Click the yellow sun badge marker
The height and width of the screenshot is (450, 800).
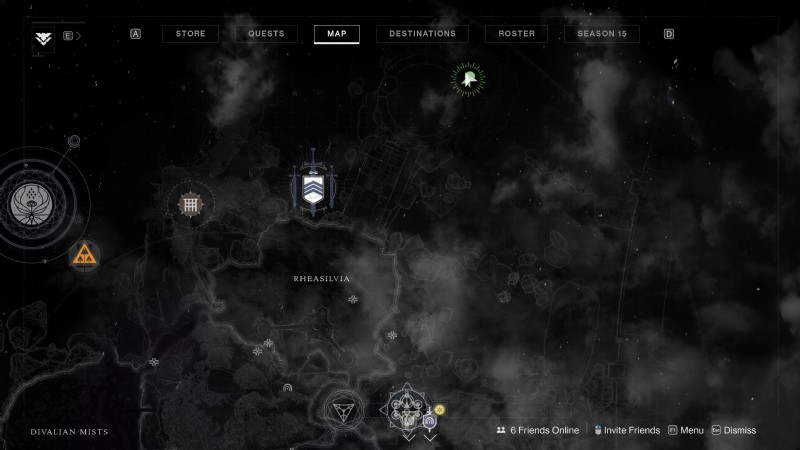point(438,410)
